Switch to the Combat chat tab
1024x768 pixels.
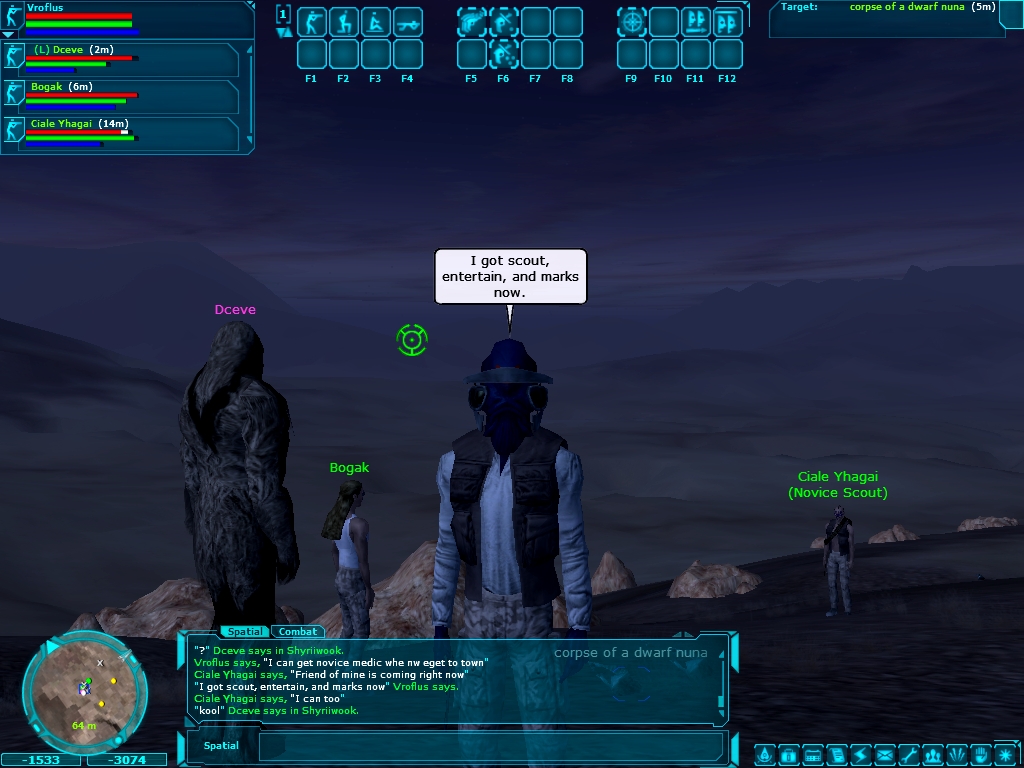coord(297,632)
